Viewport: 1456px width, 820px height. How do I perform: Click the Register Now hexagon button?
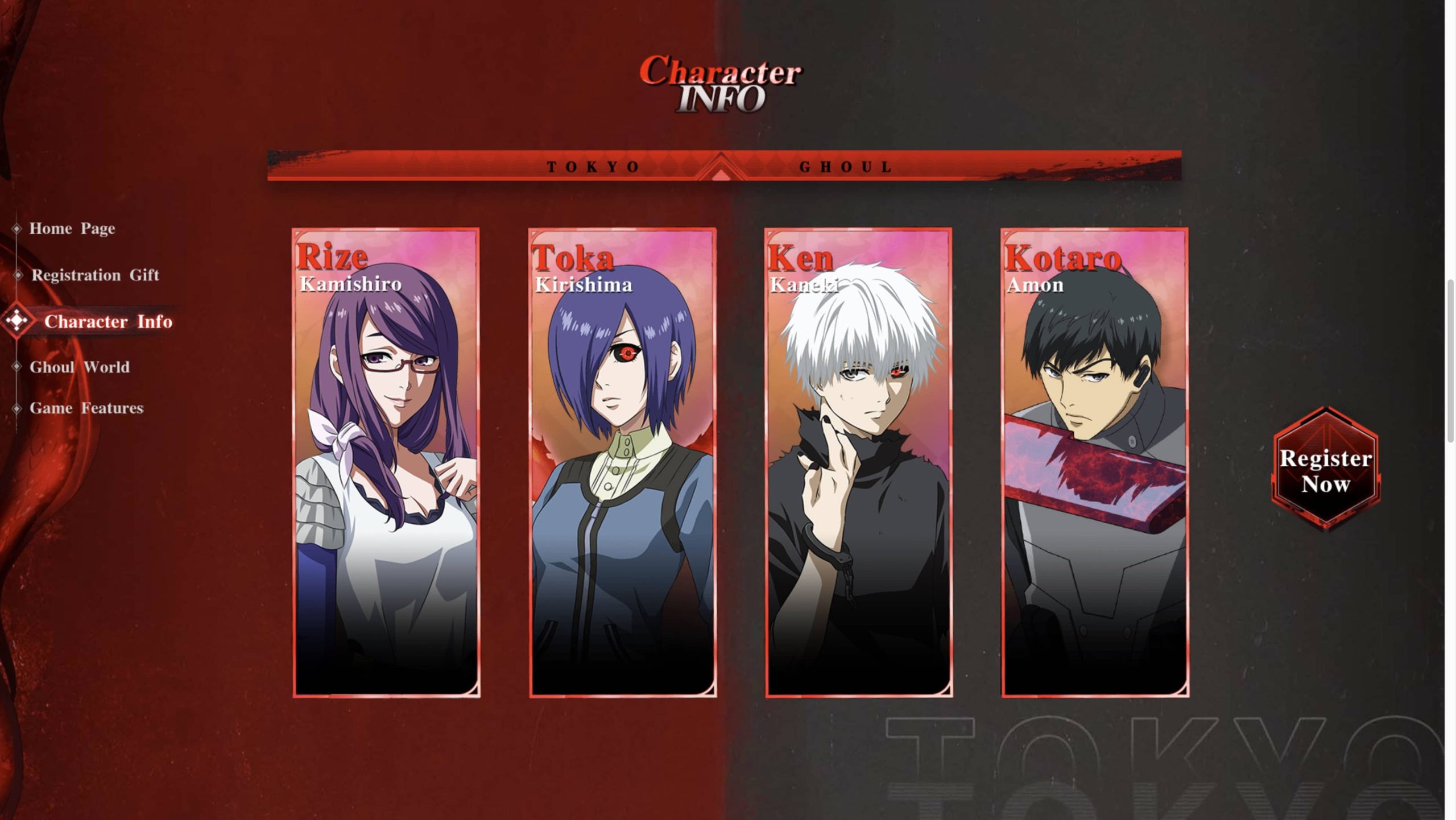click(1325, 470)
